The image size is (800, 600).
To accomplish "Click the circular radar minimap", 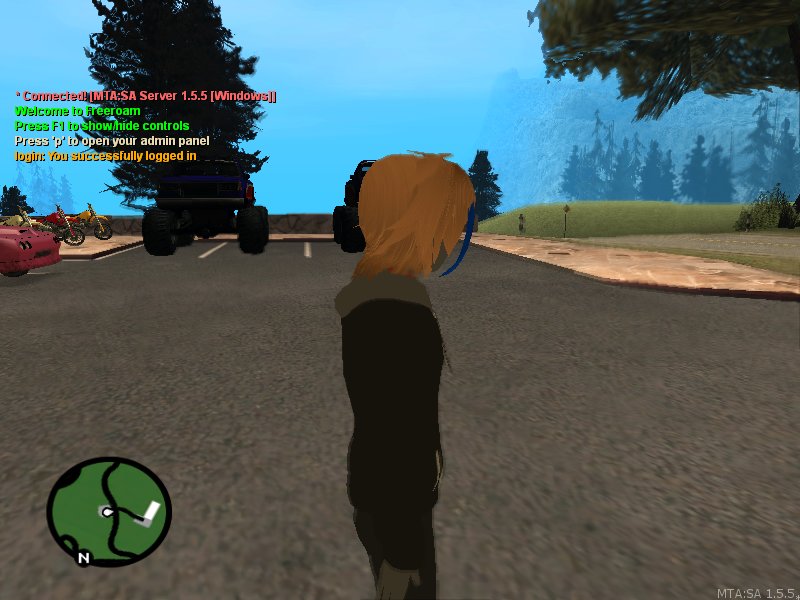I will coord(108,511).
